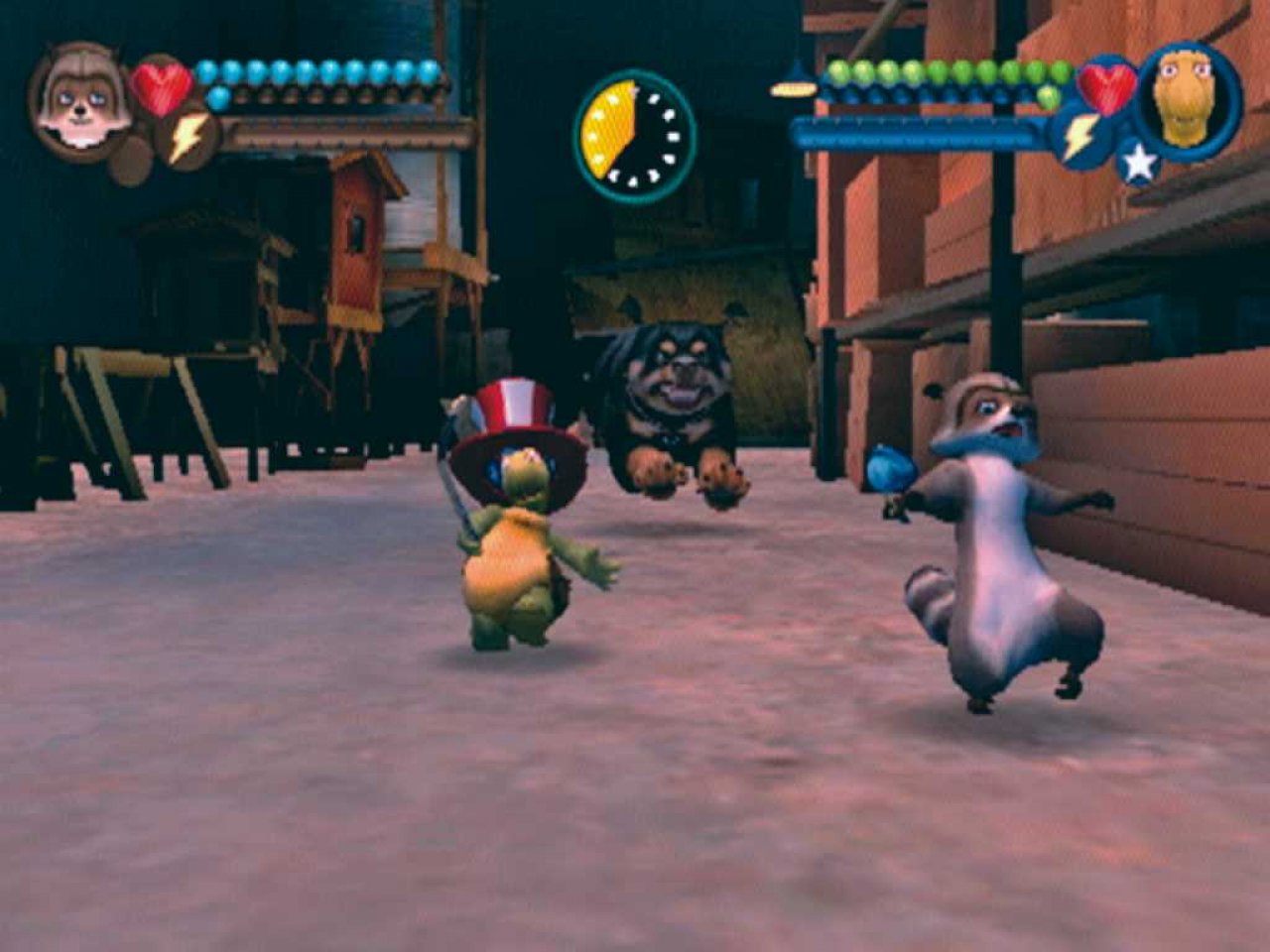Screen dimensions: 1270x952
Task: Select the turtle player portrait
Action: click(1190, 98)
